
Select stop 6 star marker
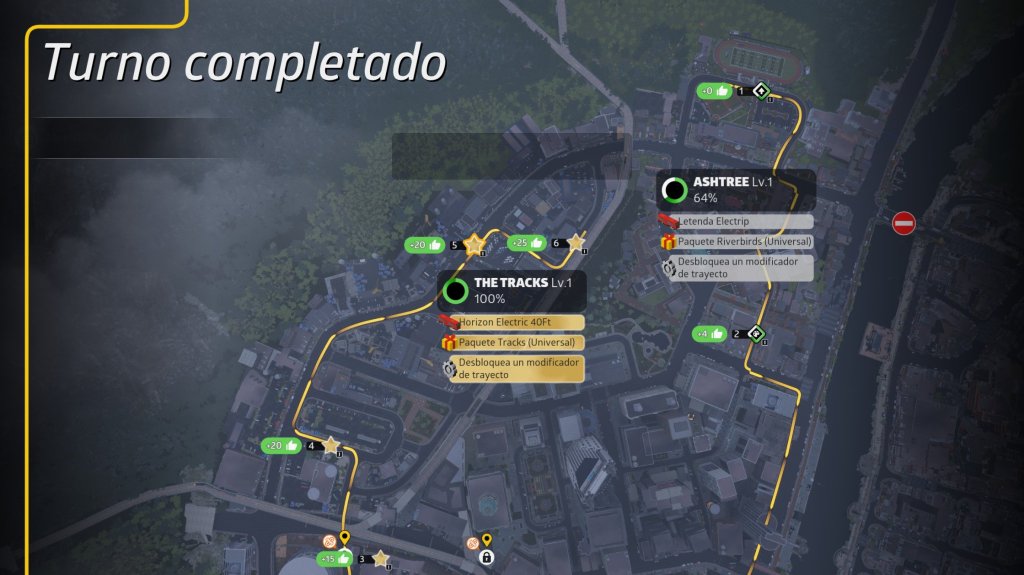(x=575, y=243)
